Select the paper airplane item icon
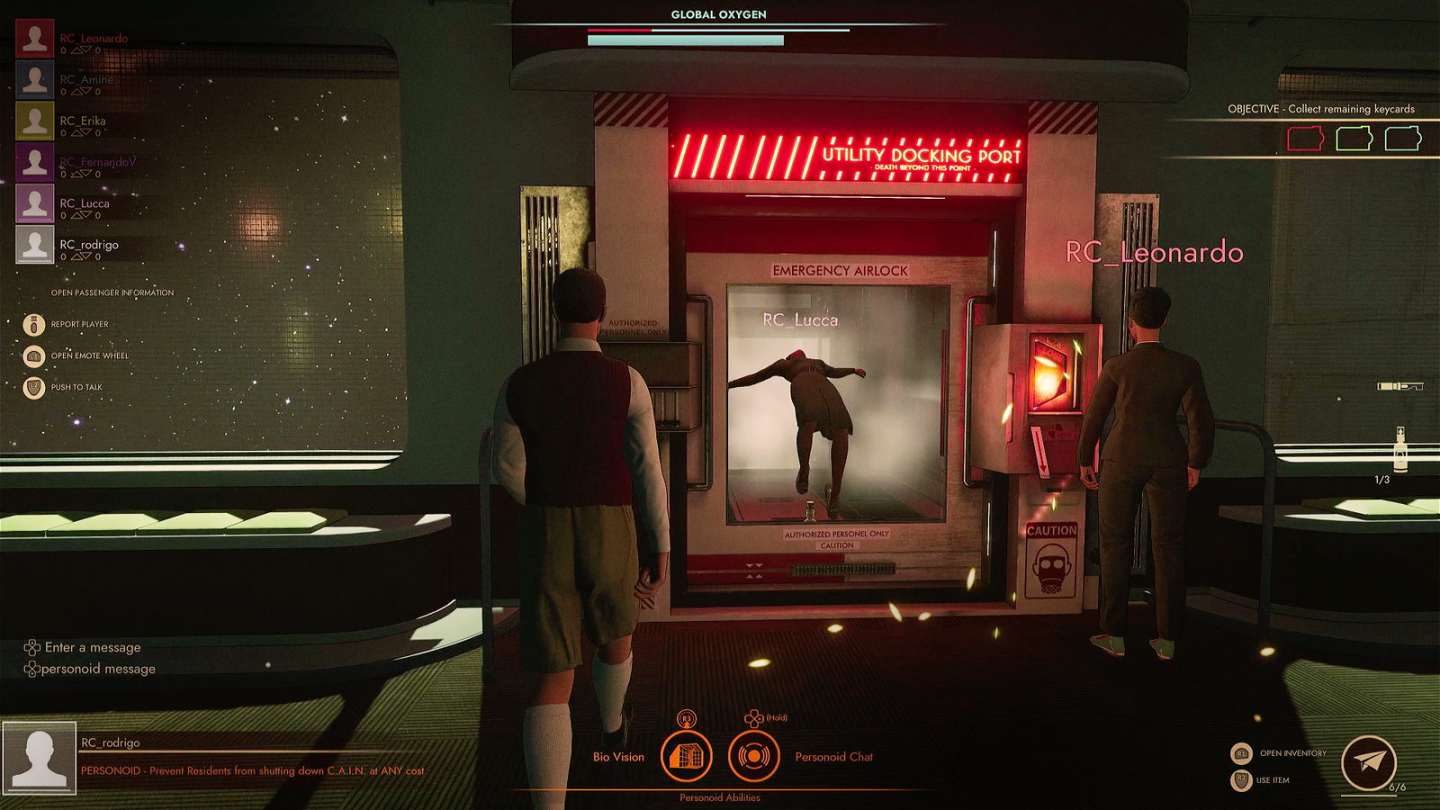 [x=1368, y=763]
